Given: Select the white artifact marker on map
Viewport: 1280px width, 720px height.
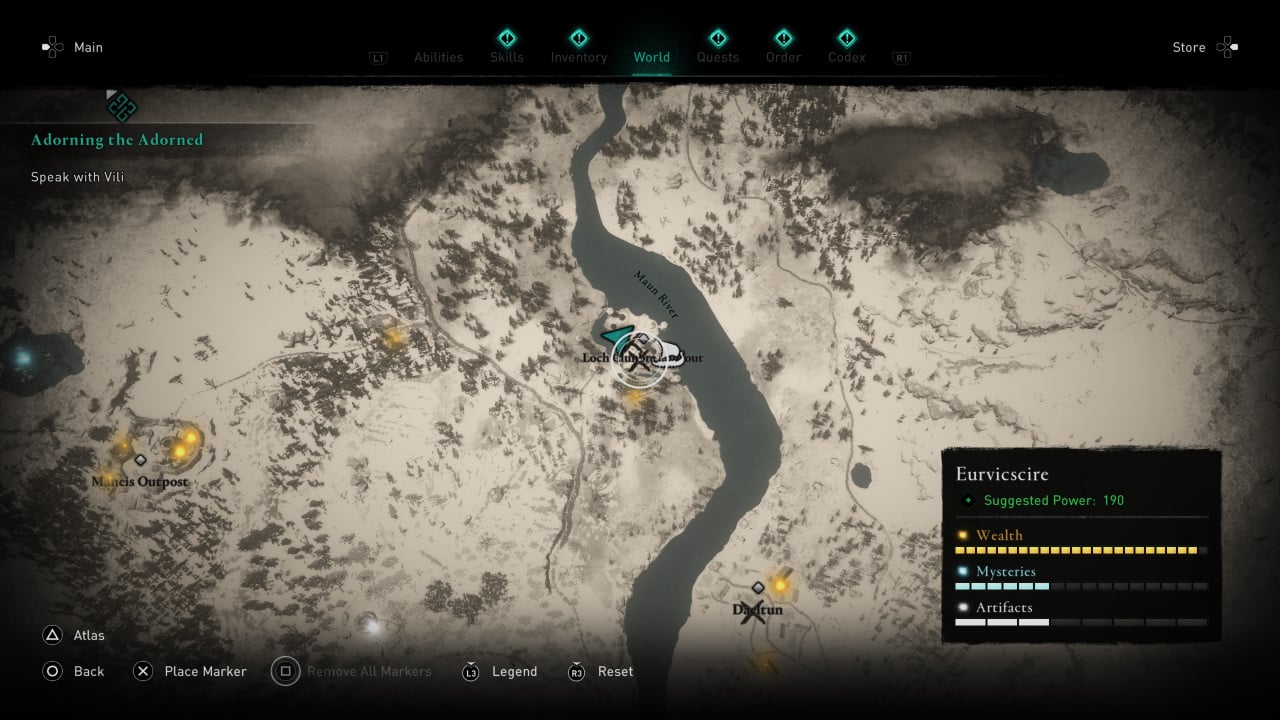Looking at the screenshot, I should point(372,625).
